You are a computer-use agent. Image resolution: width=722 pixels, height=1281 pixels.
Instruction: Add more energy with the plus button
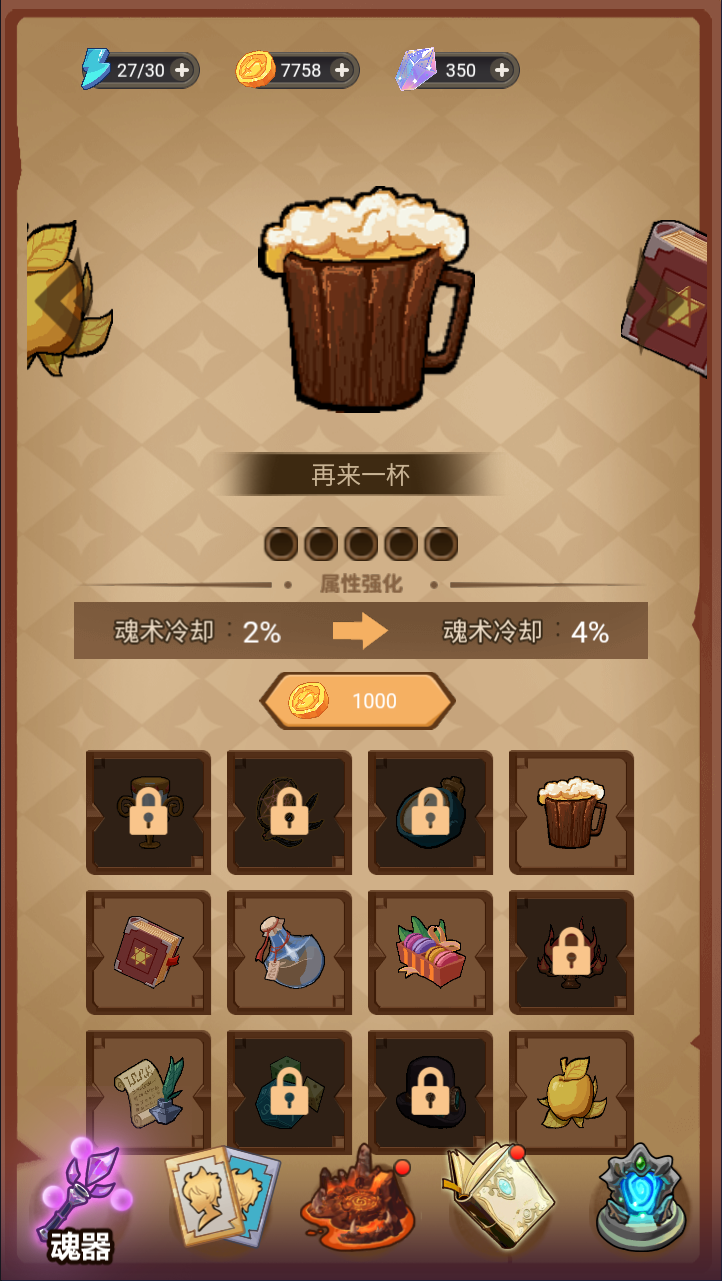click(182, 70)
